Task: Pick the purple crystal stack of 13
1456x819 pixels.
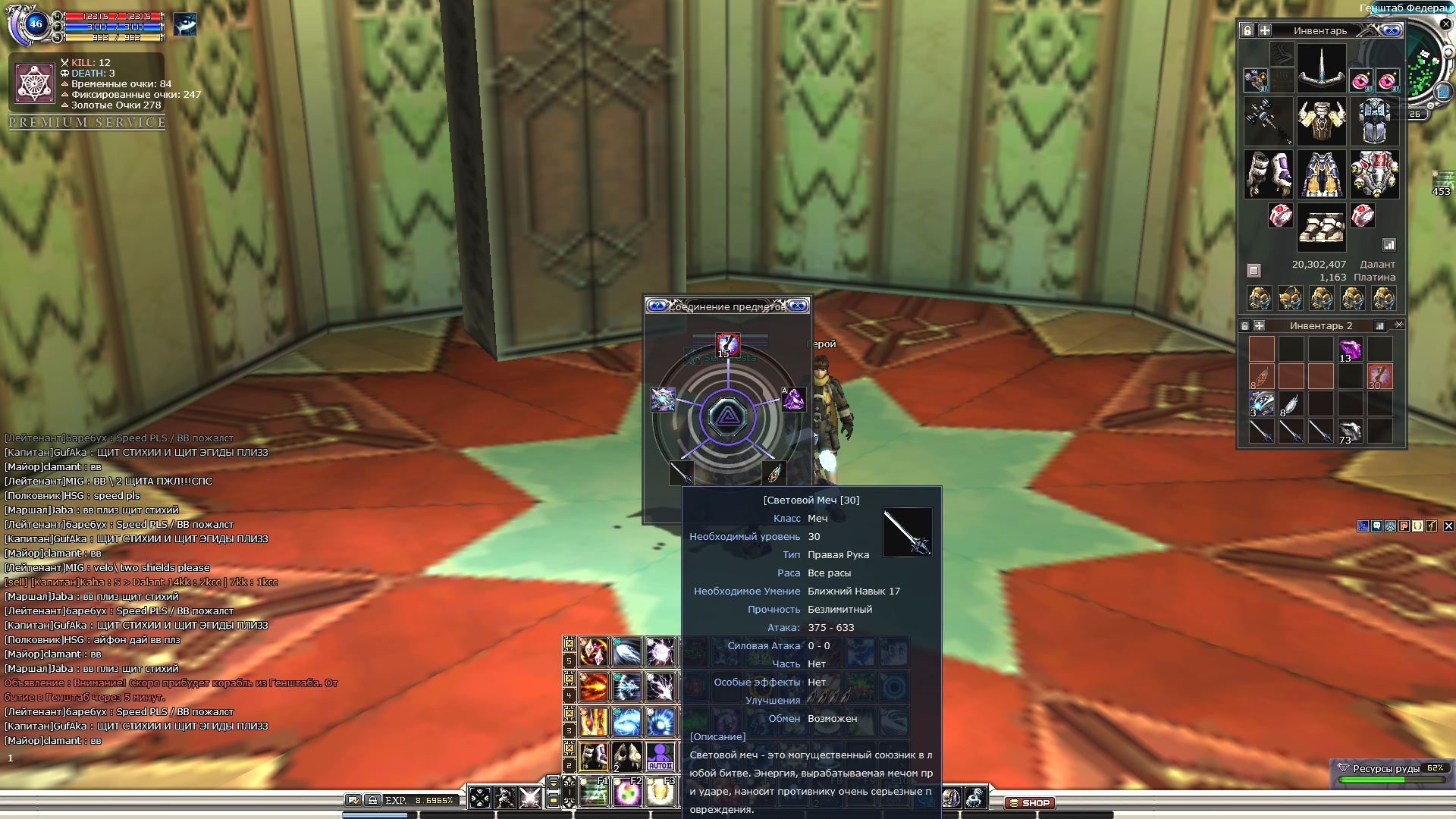Action: [x=1350, y=350]
